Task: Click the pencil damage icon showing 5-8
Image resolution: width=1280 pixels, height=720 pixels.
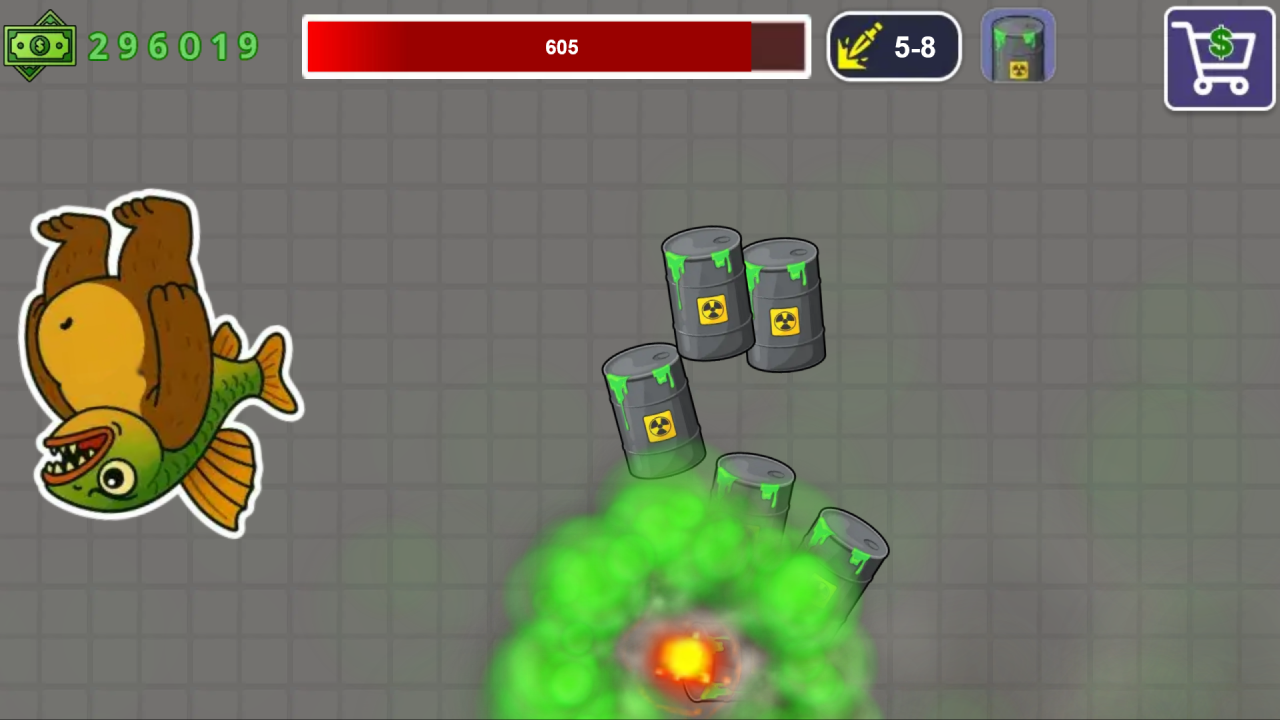Action: click(x=893, y=47)
